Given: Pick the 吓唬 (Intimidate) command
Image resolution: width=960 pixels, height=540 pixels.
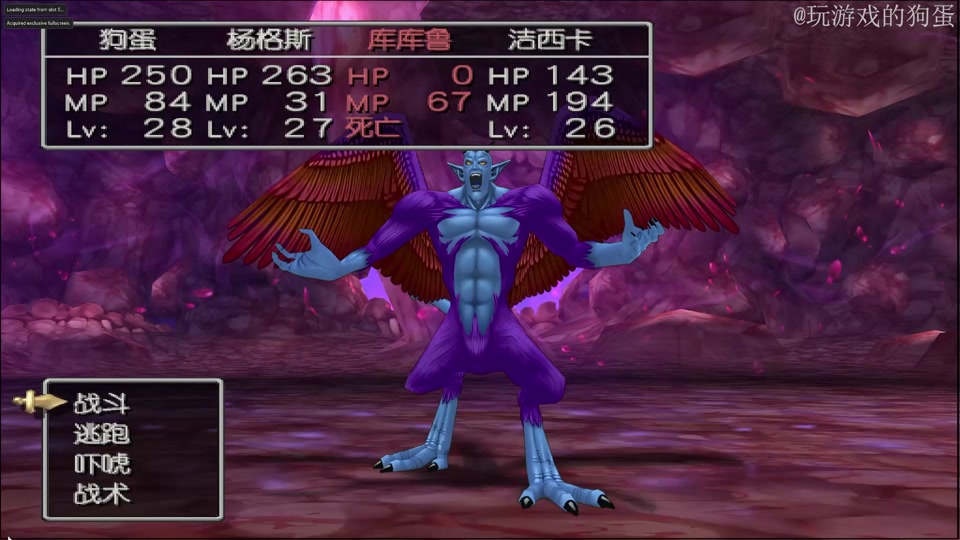Looking at the screenshot, I should pos(102,464).
